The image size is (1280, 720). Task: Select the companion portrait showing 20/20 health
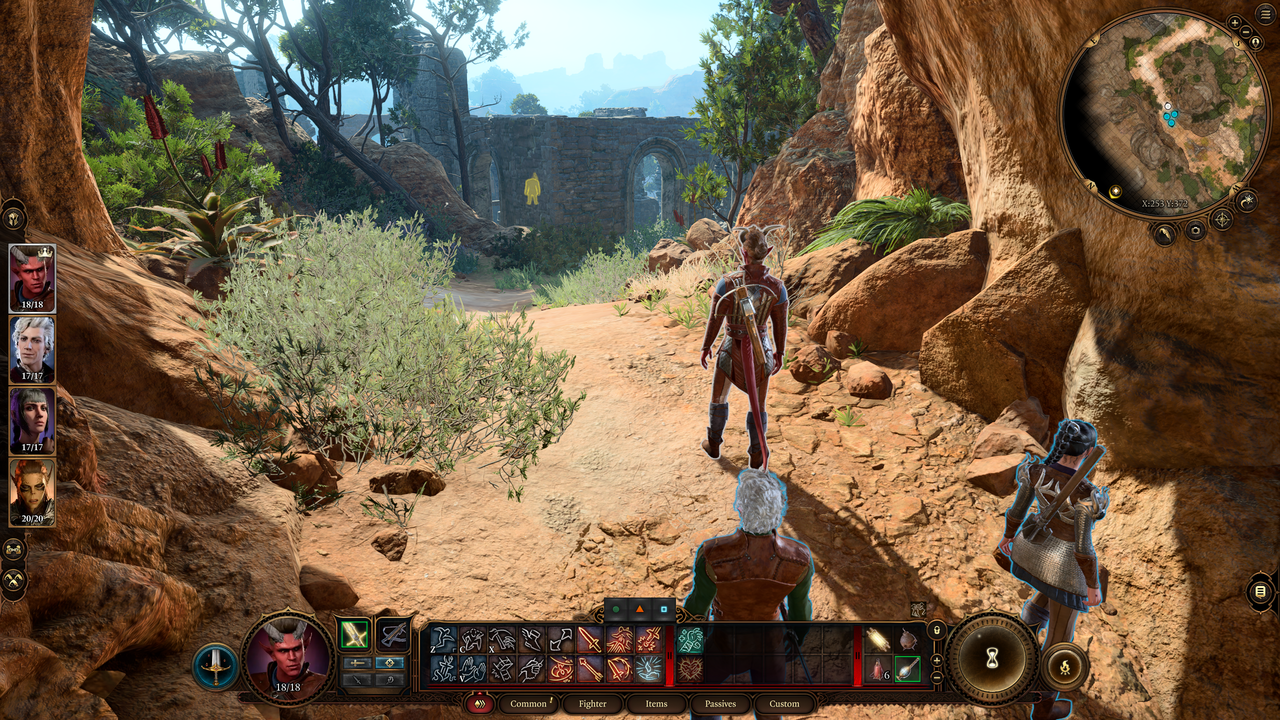(32, 491)
